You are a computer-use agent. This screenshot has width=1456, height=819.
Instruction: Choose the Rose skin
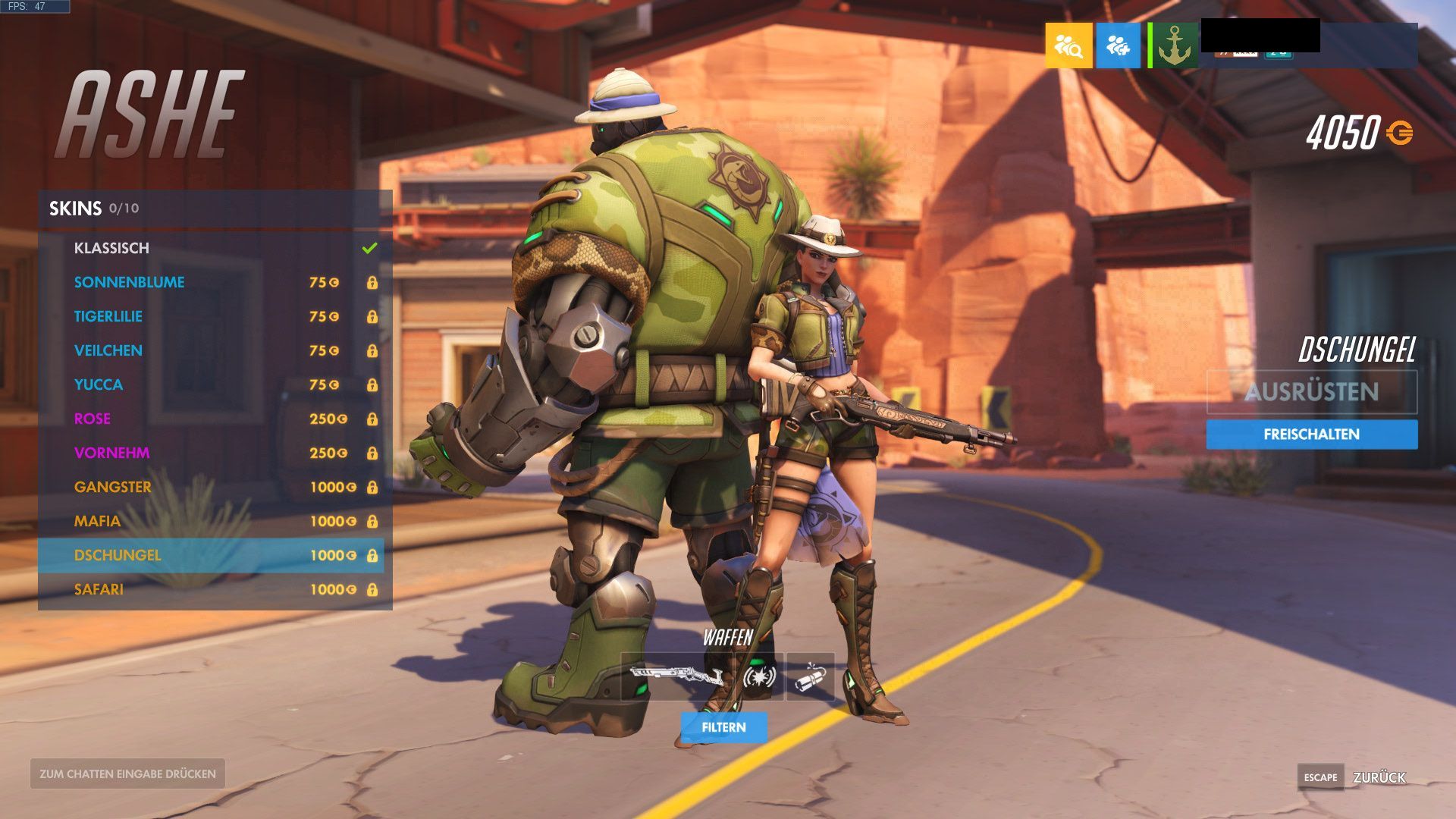211,419
